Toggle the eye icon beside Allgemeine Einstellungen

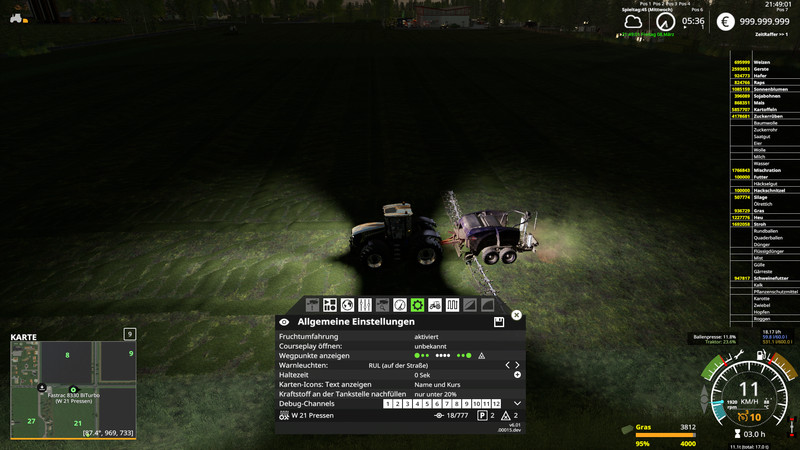pos(284,322)
